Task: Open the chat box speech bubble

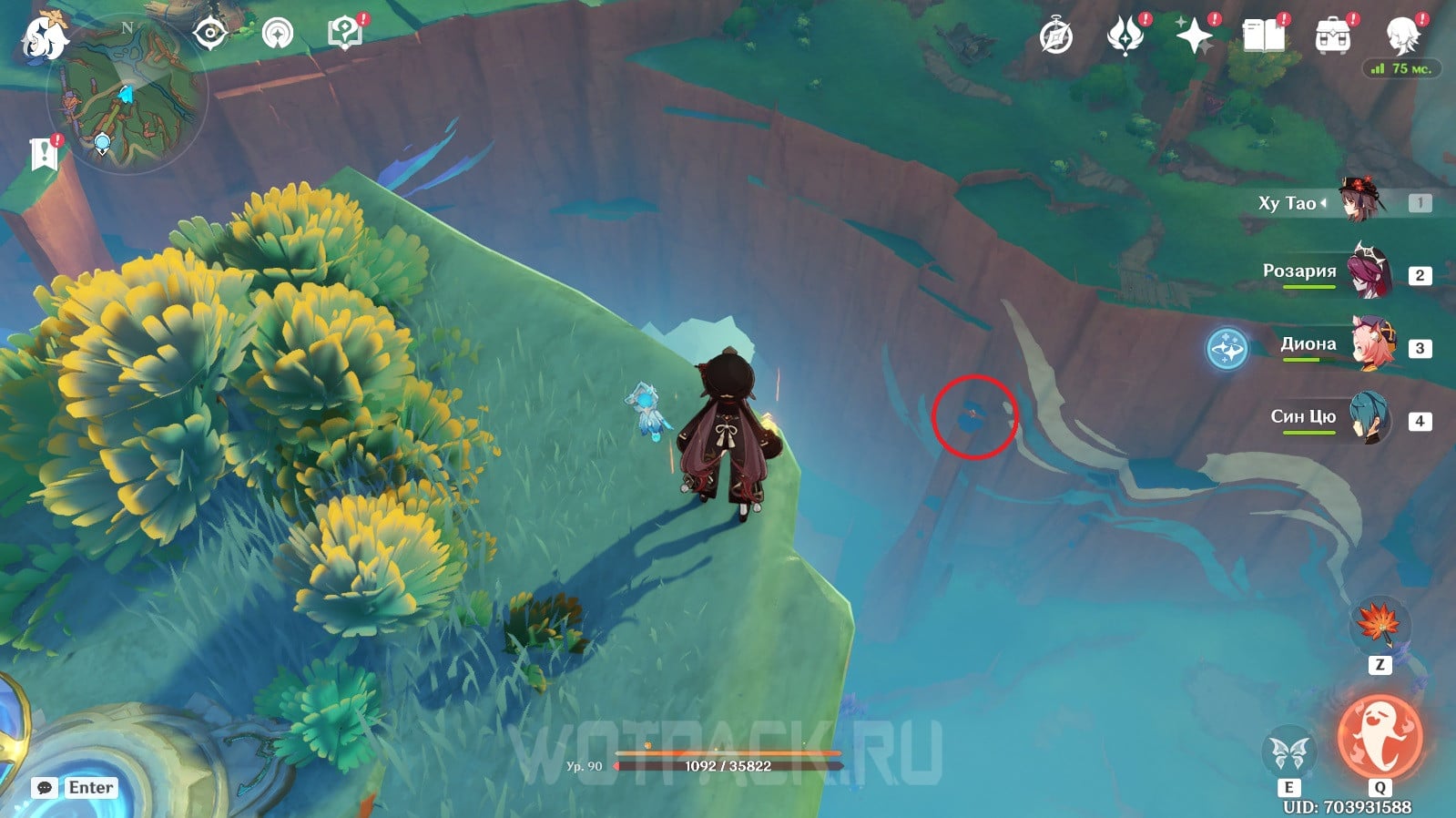Action: coord(45,788)
